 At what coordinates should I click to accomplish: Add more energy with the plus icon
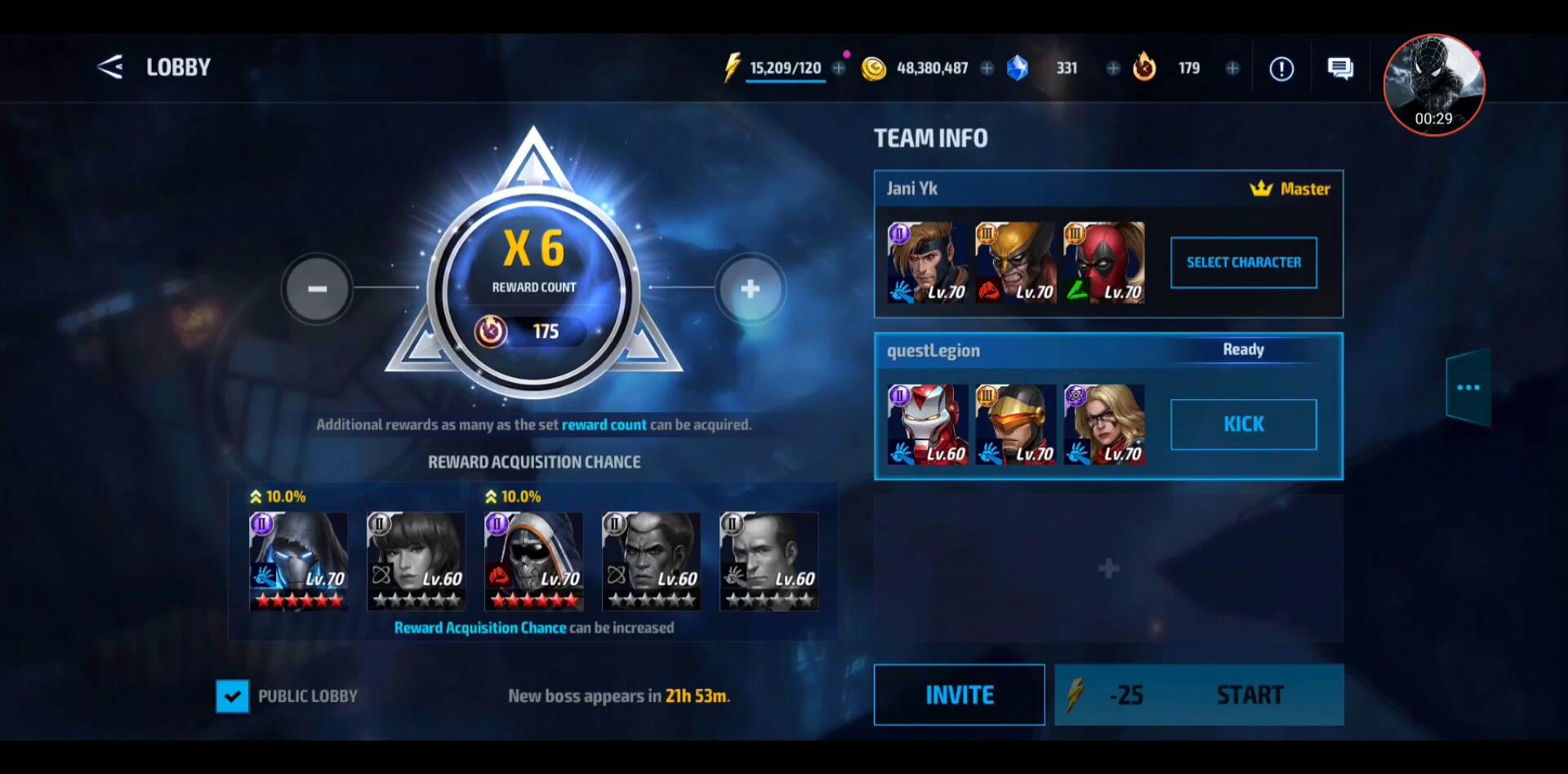tap(839, 69)
